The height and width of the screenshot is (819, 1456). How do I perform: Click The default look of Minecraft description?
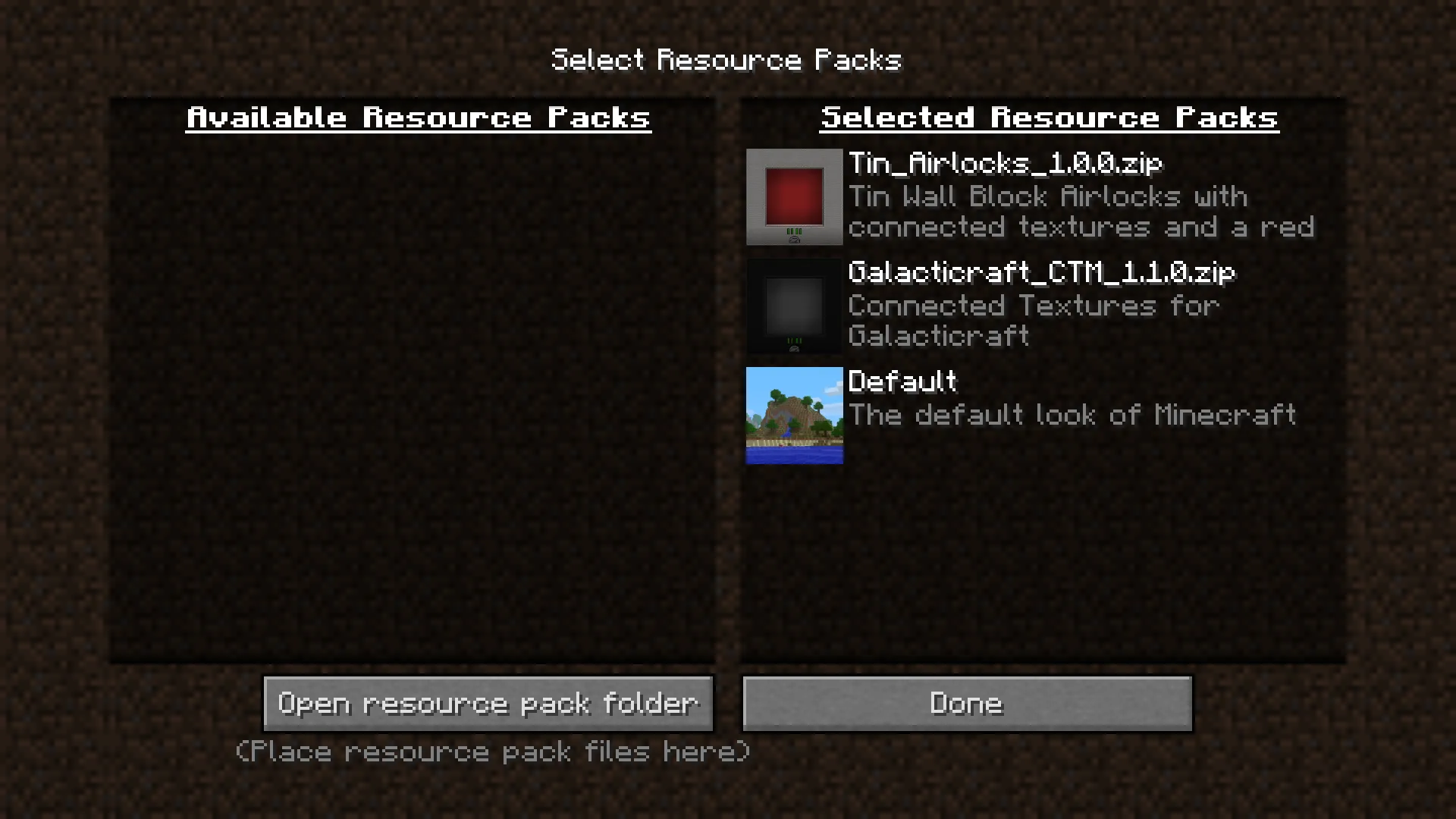point(1072,415)
